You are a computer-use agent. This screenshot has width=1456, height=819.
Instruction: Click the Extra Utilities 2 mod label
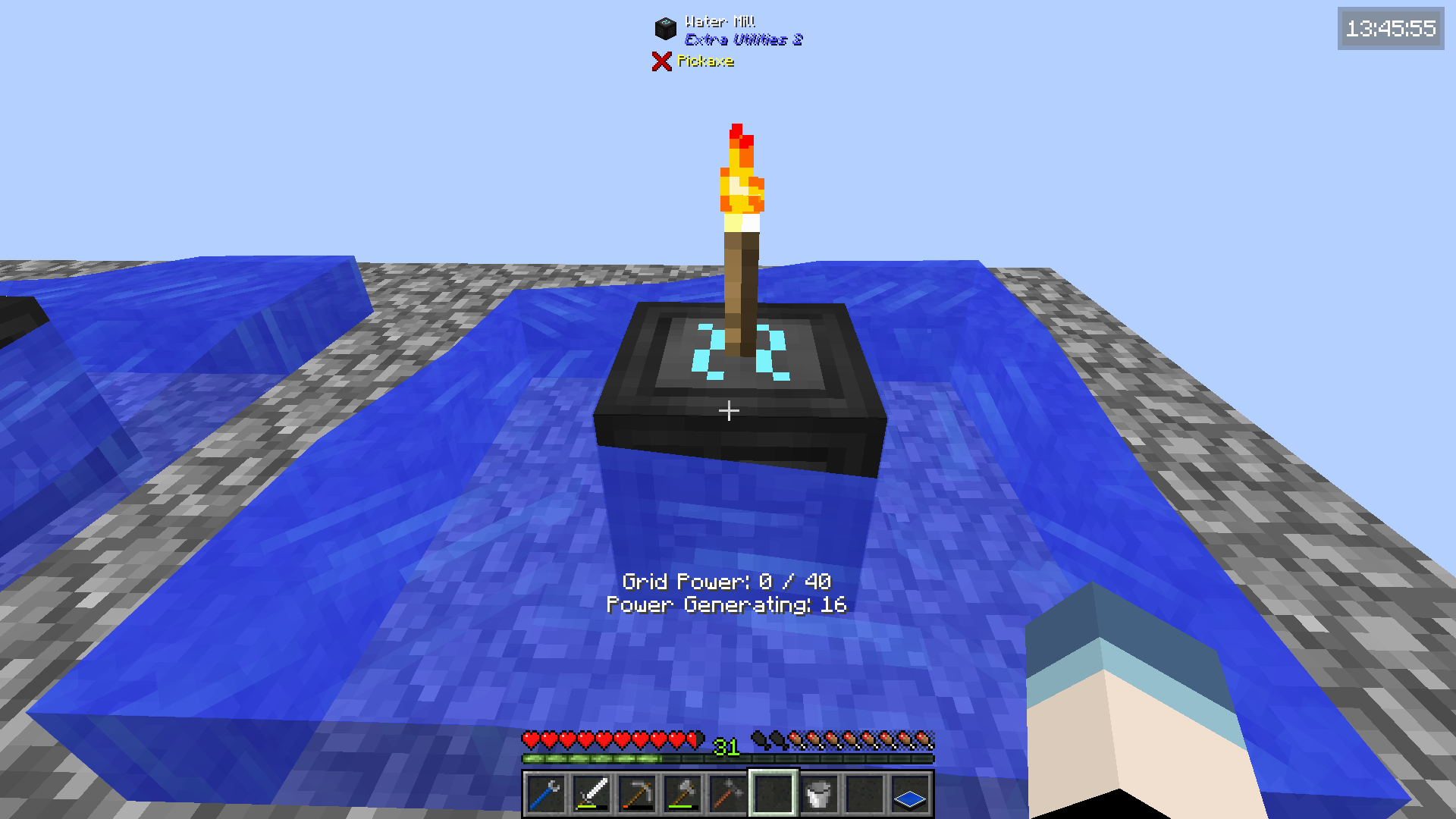click(x=742, y=39)
